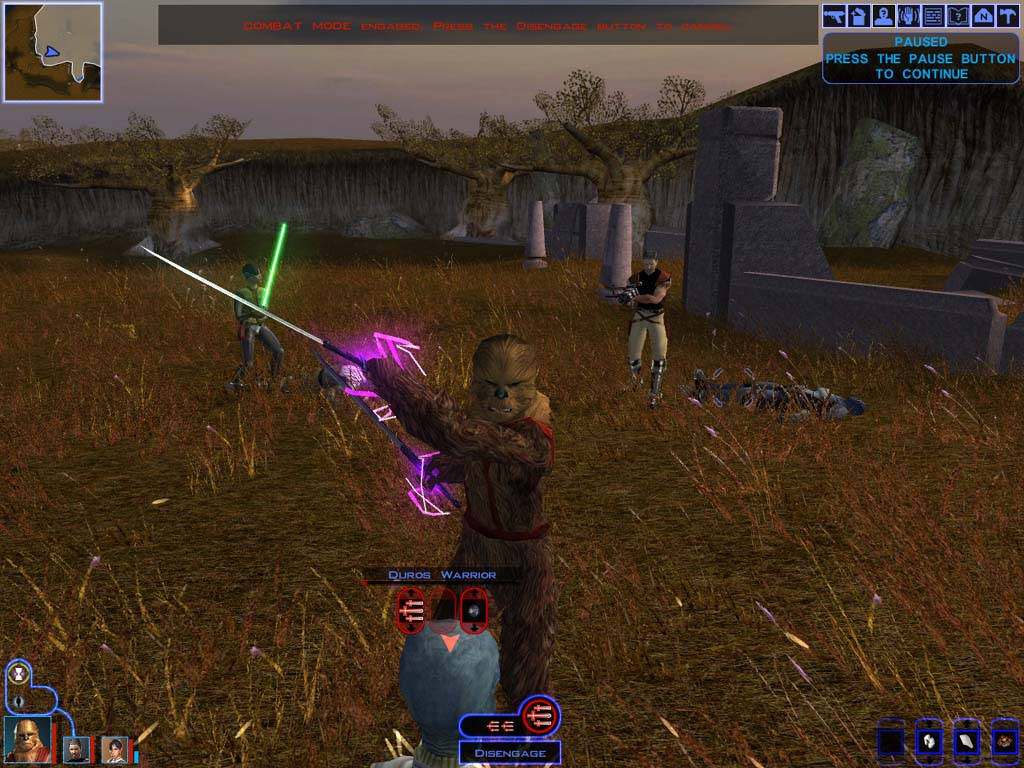
Task: Toggle the stealth mode eye icon
Action: pyautogui.click(x=18, y=699)
